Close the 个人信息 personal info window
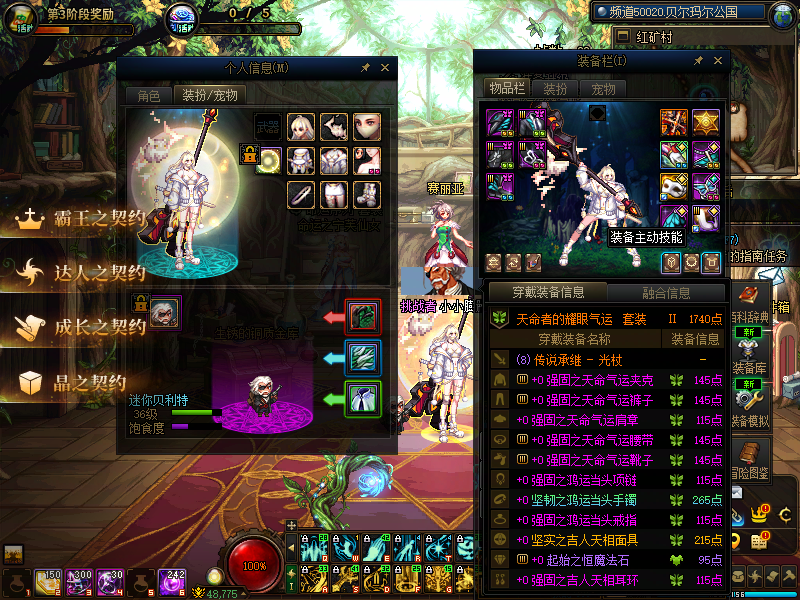 pyautogui.click(x=385, y=68)
